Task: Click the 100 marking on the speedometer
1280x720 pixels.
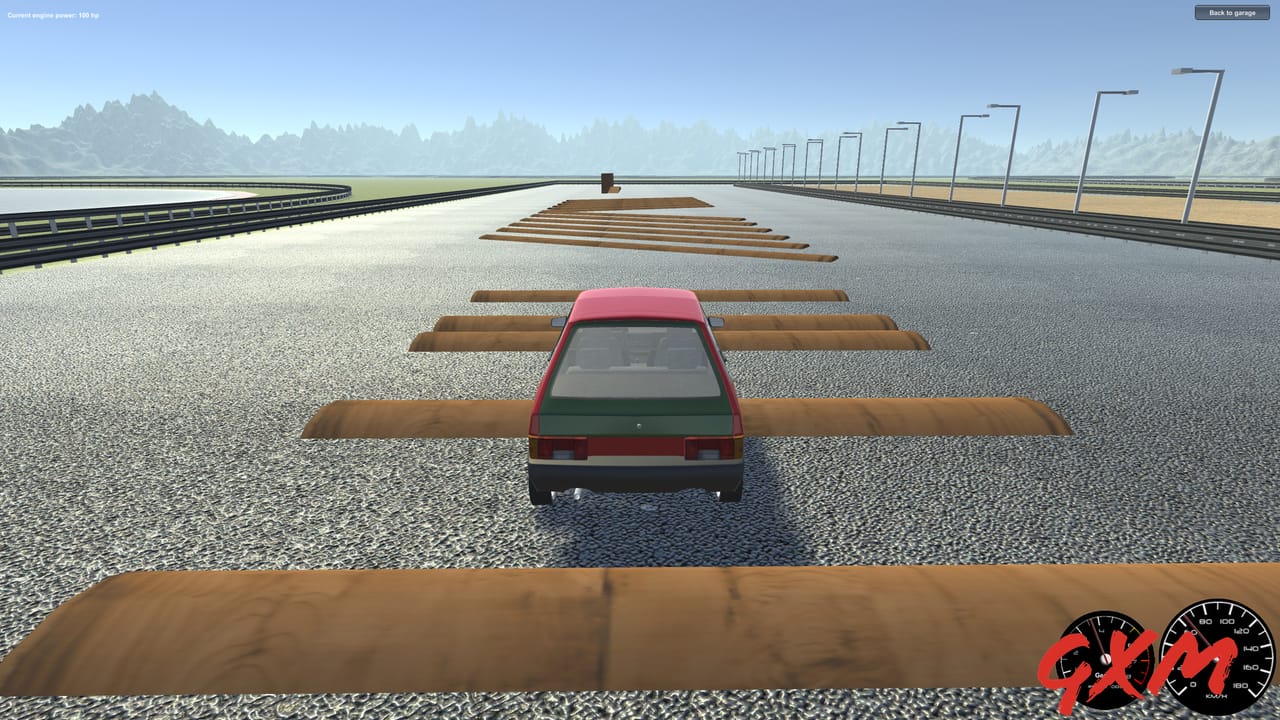Action: point(1226,622)
